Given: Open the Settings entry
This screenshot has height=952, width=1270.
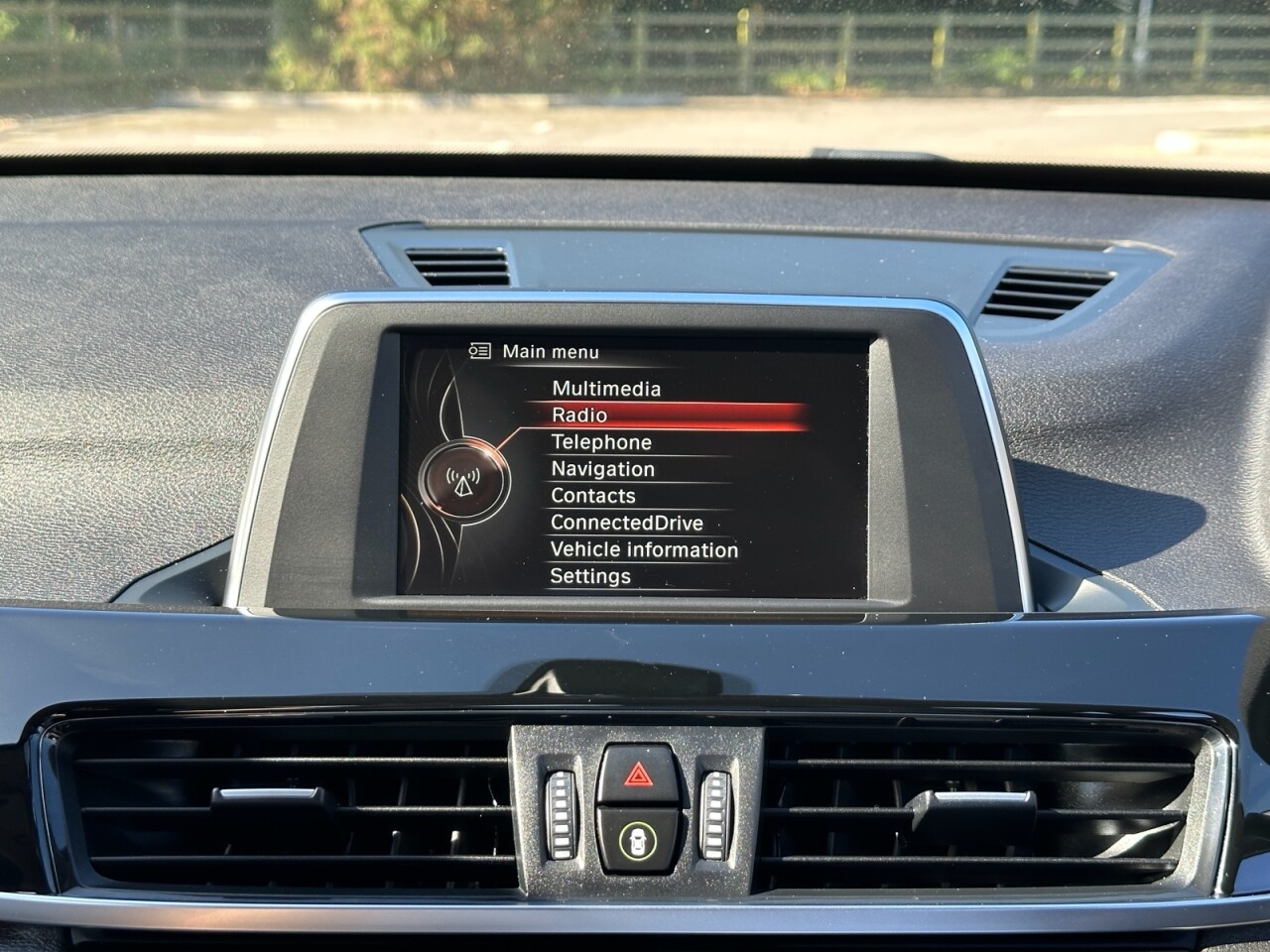Looking at the screenshot, I should pos(590,576).
